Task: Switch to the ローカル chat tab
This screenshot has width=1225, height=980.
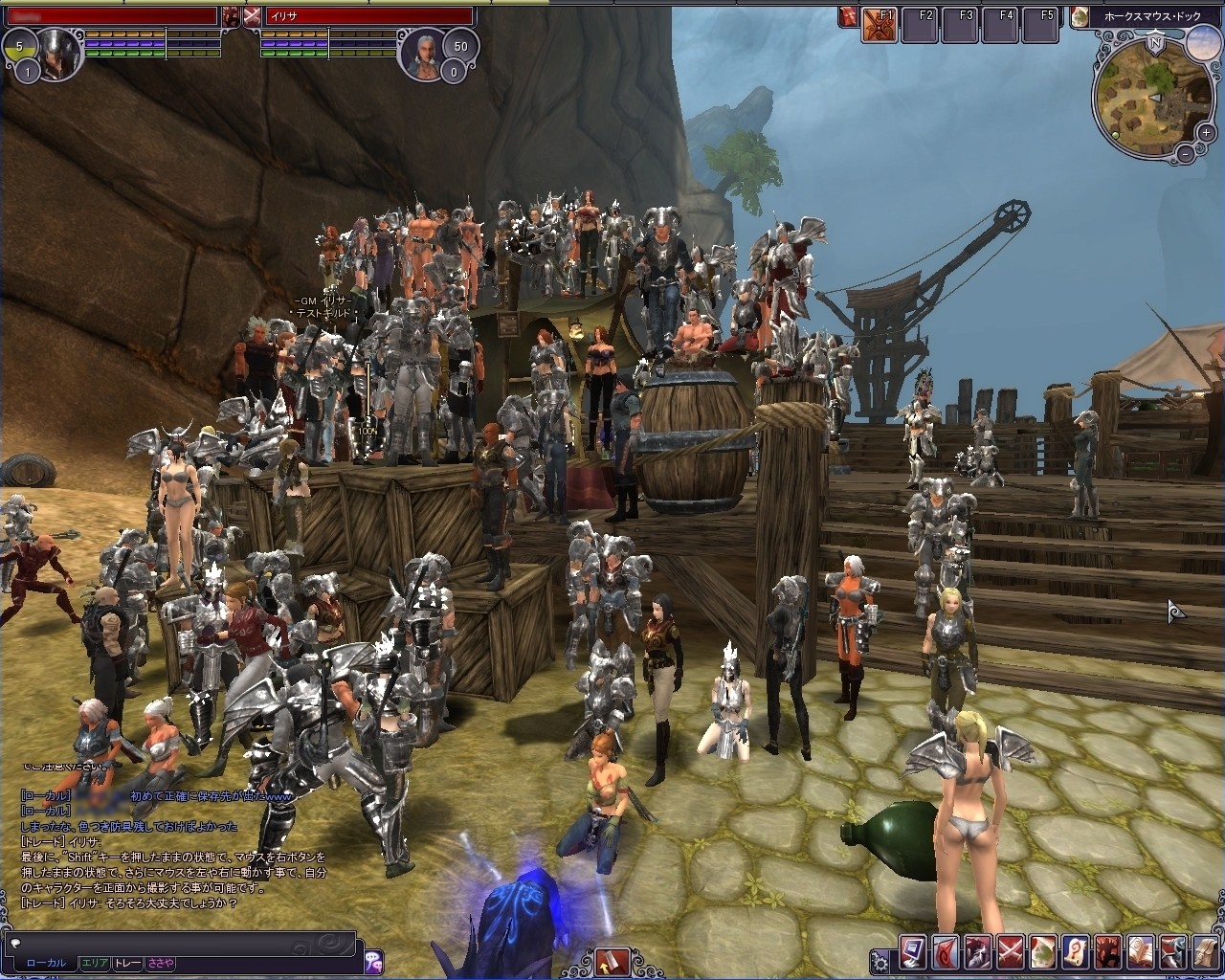Action: [46, 963]
